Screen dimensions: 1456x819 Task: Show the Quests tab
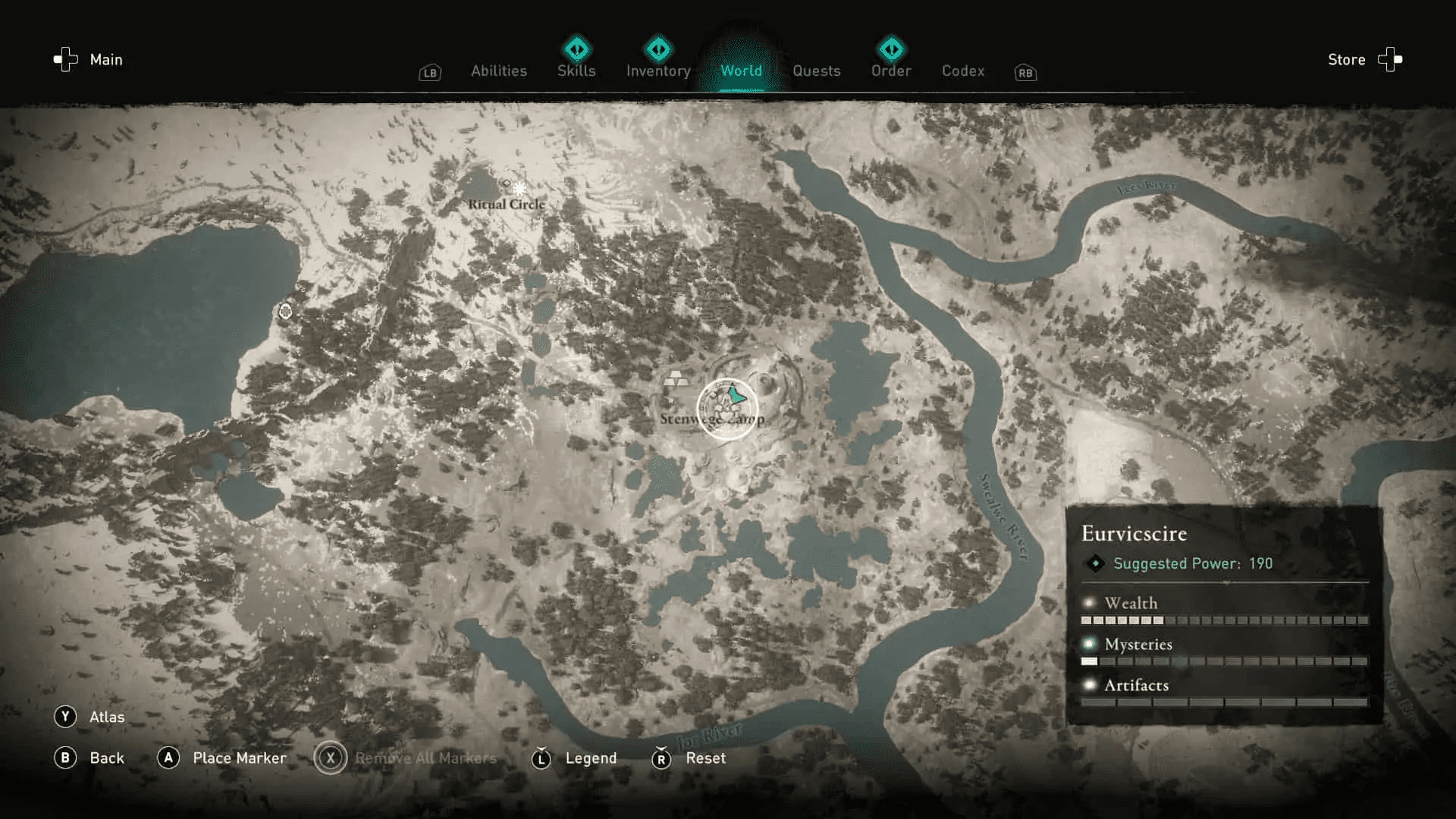coord(816,71)
